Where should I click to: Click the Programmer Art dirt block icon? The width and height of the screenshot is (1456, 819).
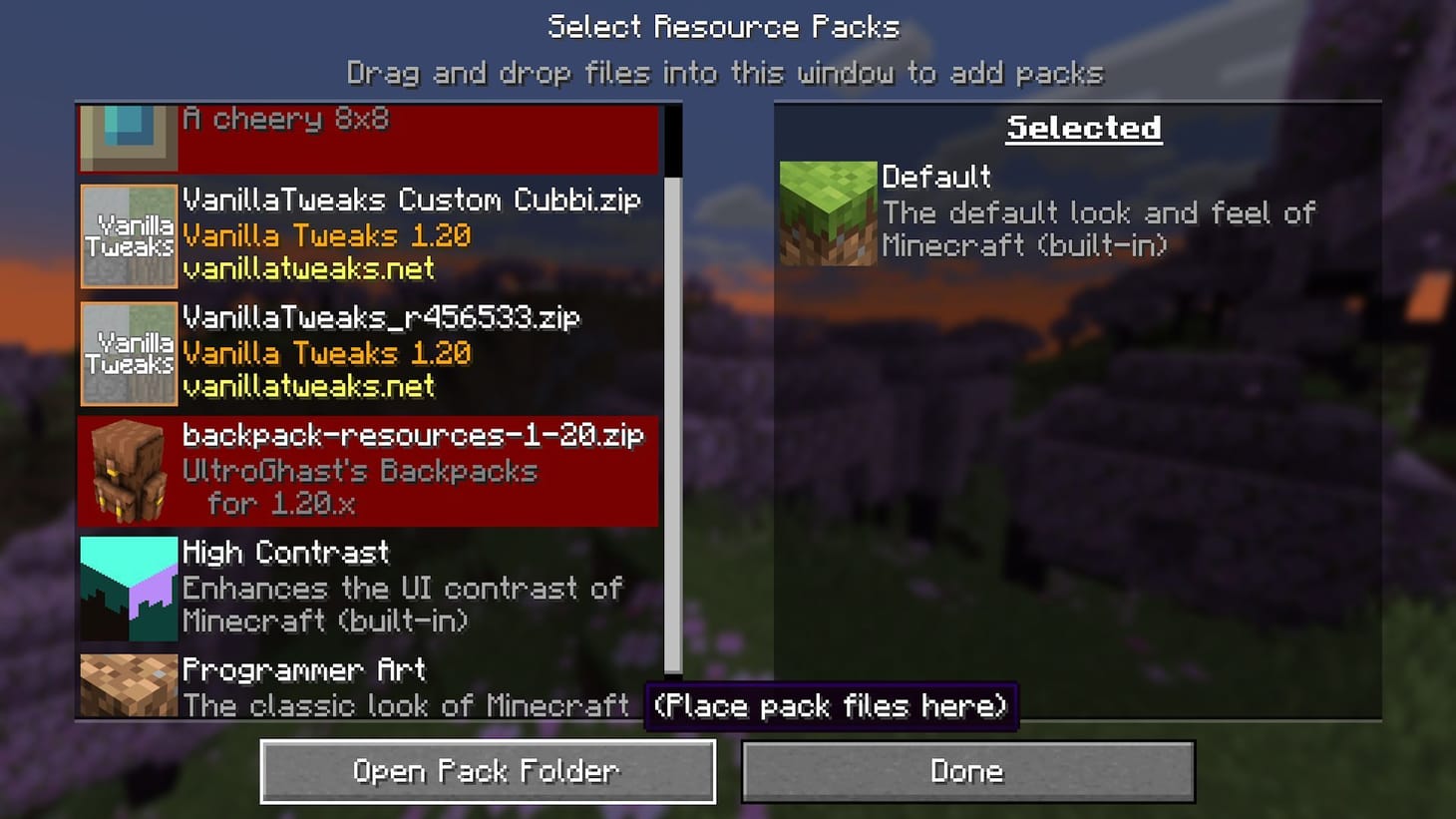pos(128,684)
